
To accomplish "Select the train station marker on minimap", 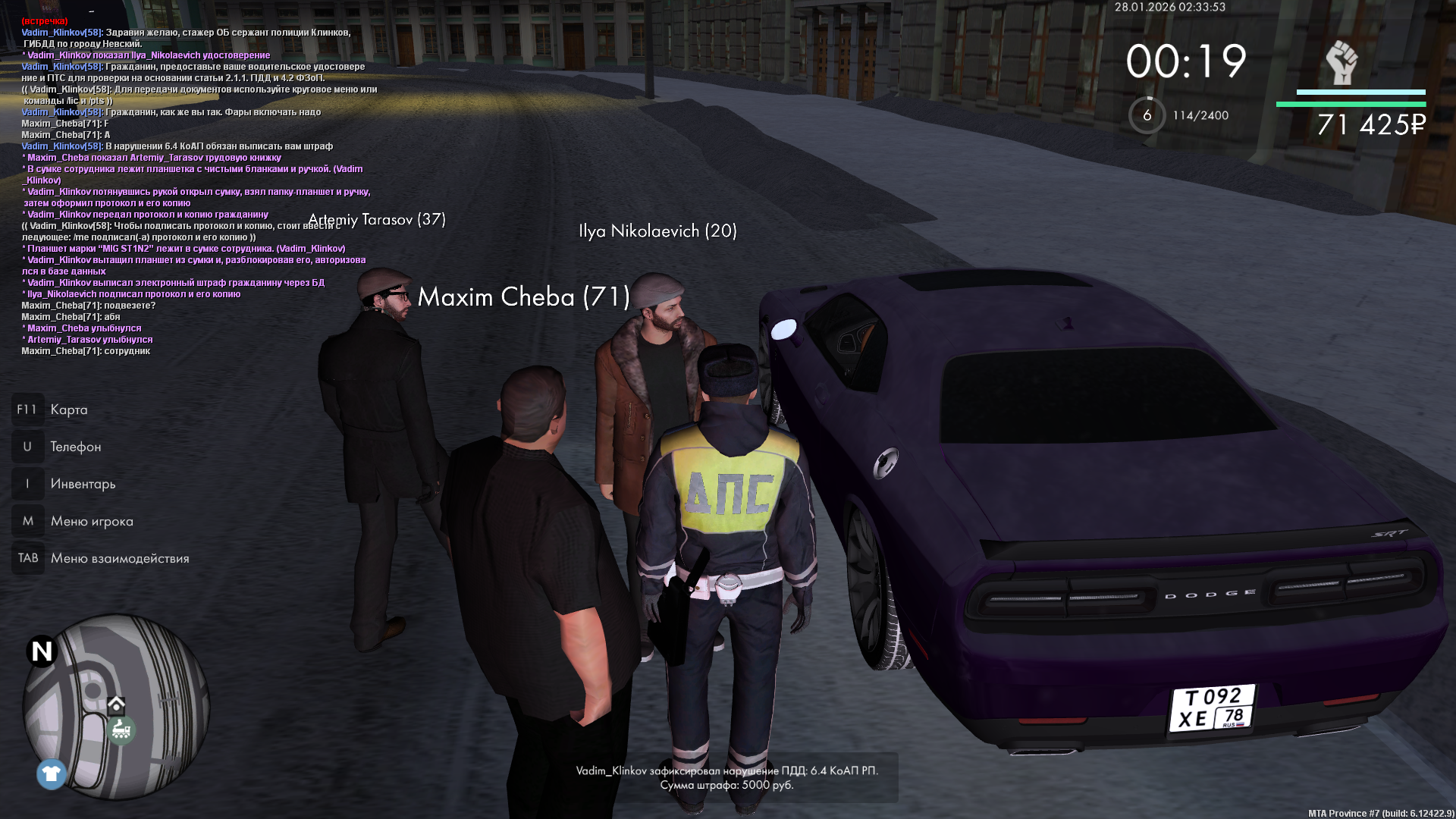I will click(x=121, y=730).
